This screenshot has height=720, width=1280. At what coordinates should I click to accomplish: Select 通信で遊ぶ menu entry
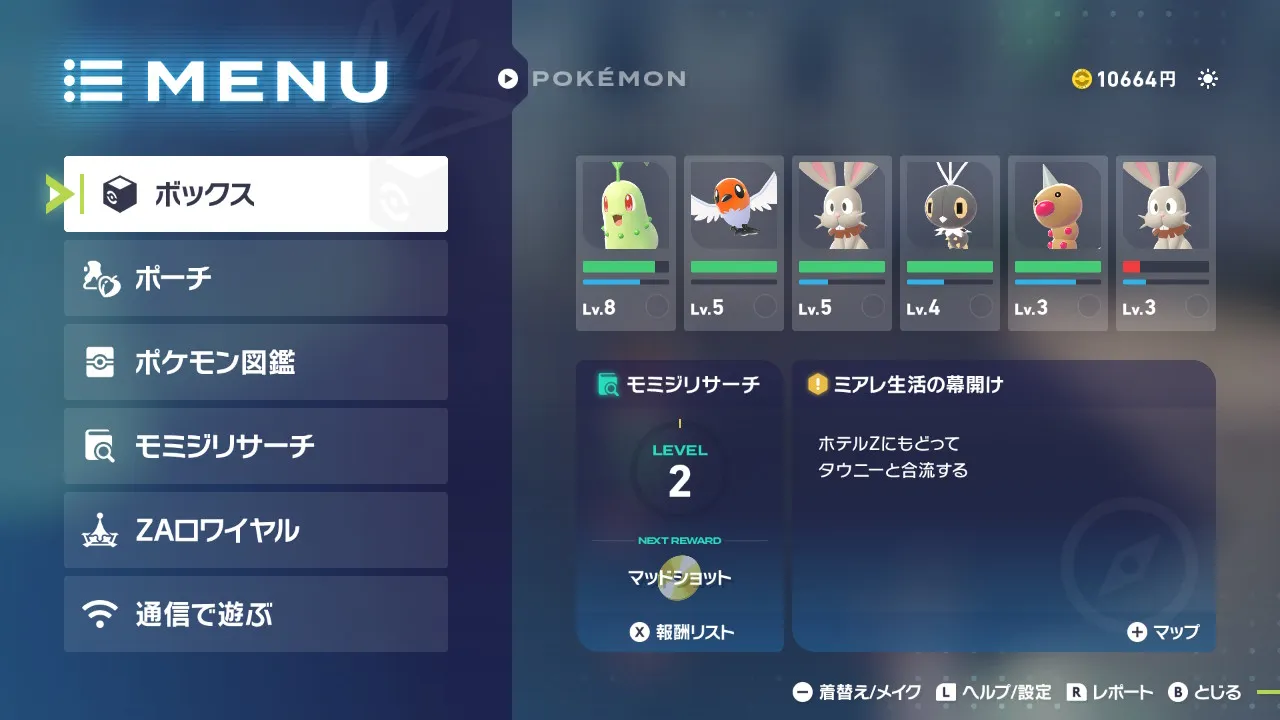point(255,614)
